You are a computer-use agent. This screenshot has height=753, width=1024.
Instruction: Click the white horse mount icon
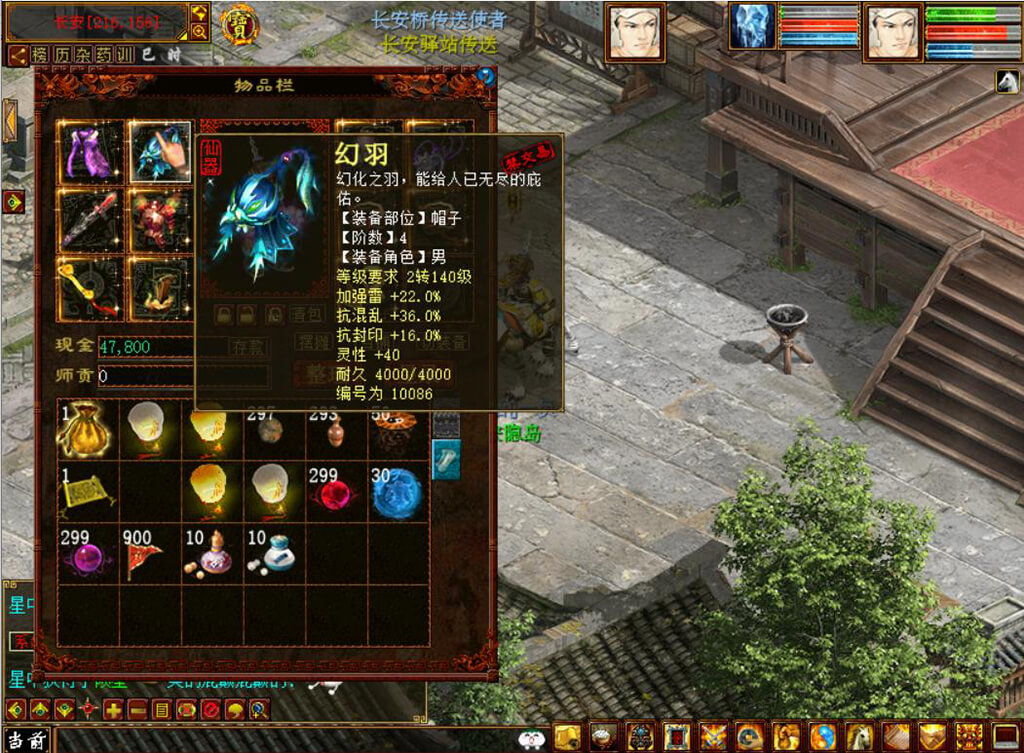pos(1006,83)
